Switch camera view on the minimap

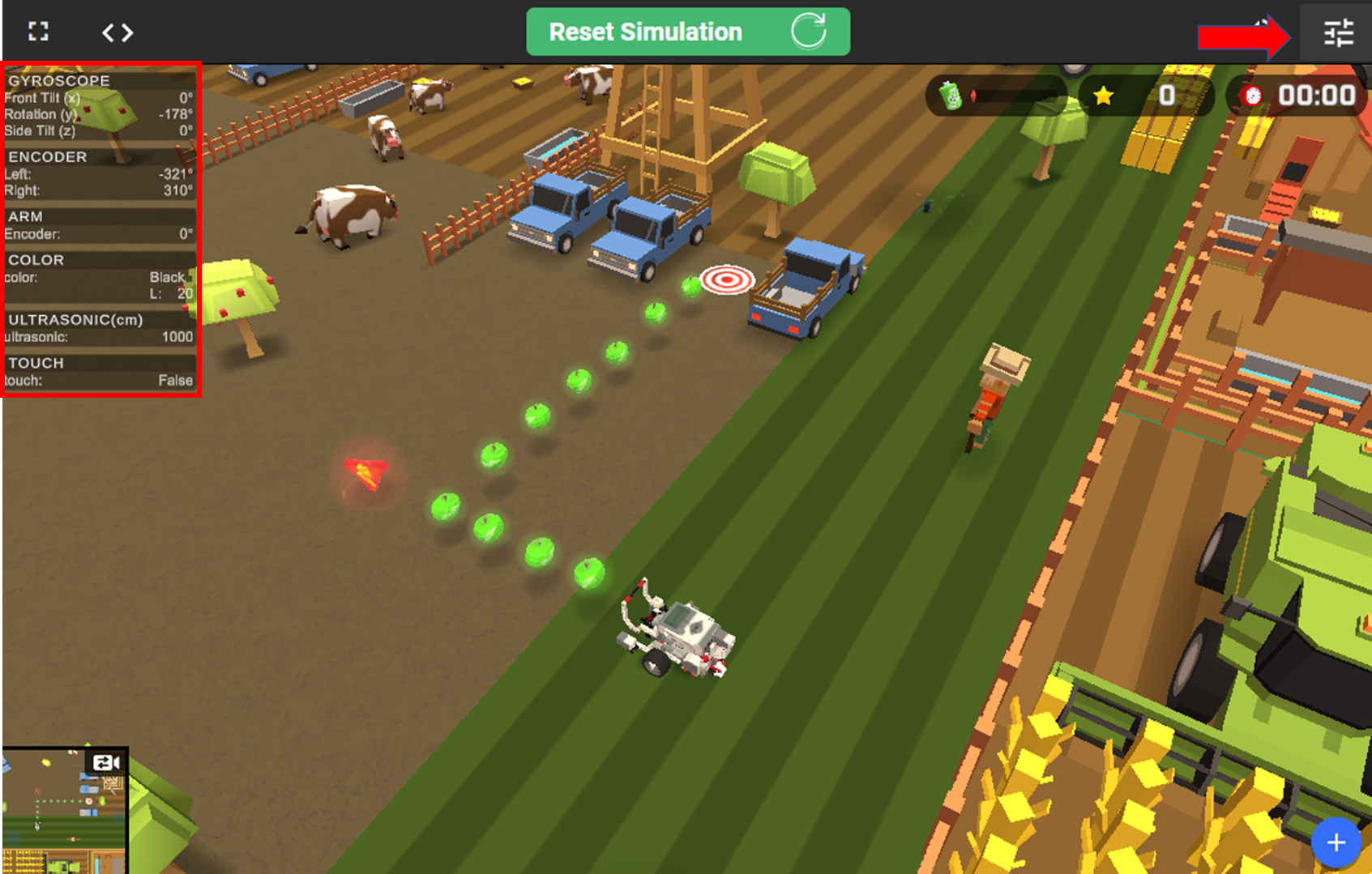pyautogui.click(x=106, y=762)
